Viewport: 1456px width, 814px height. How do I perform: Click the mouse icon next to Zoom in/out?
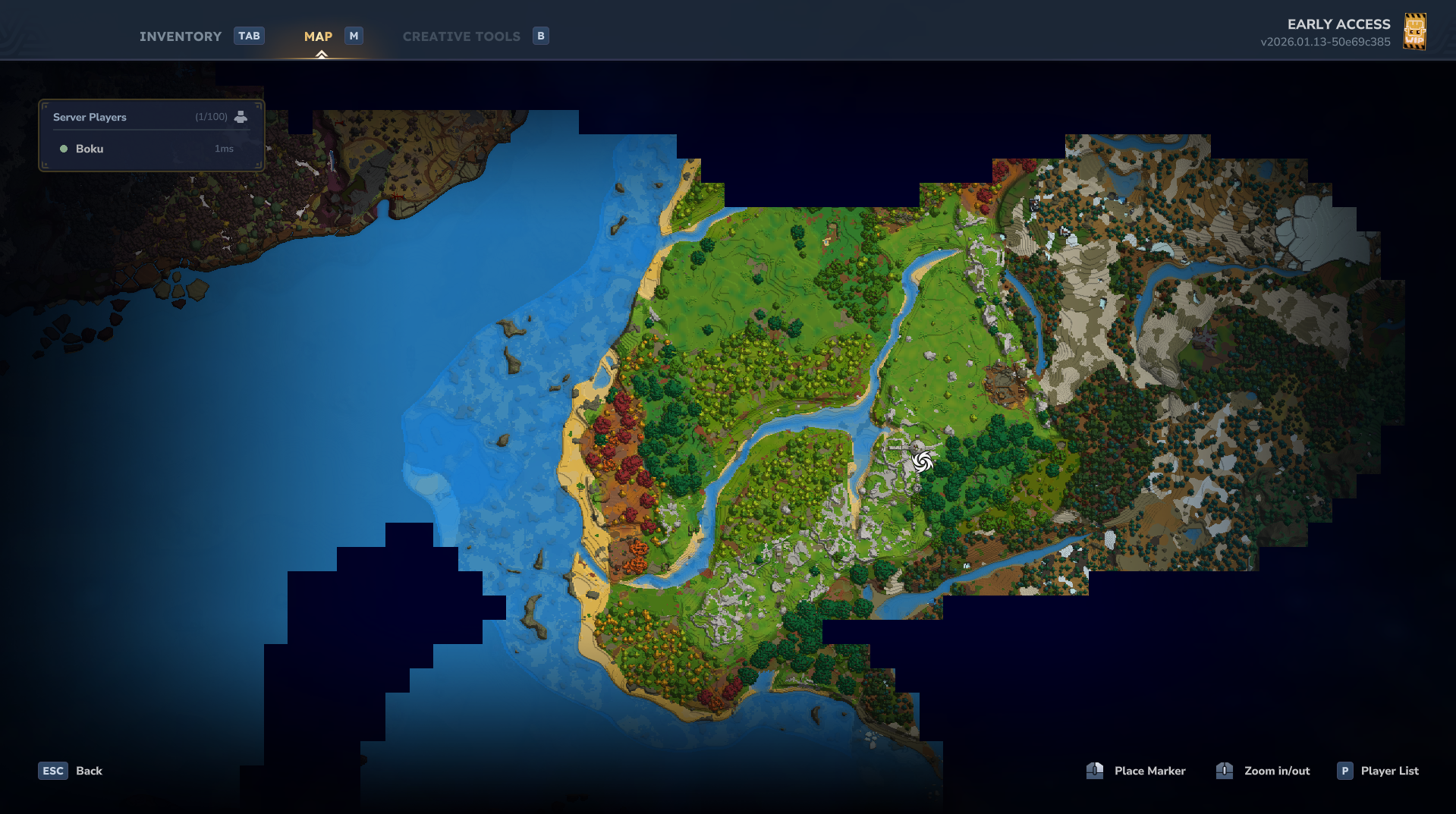coord(1224,770)
